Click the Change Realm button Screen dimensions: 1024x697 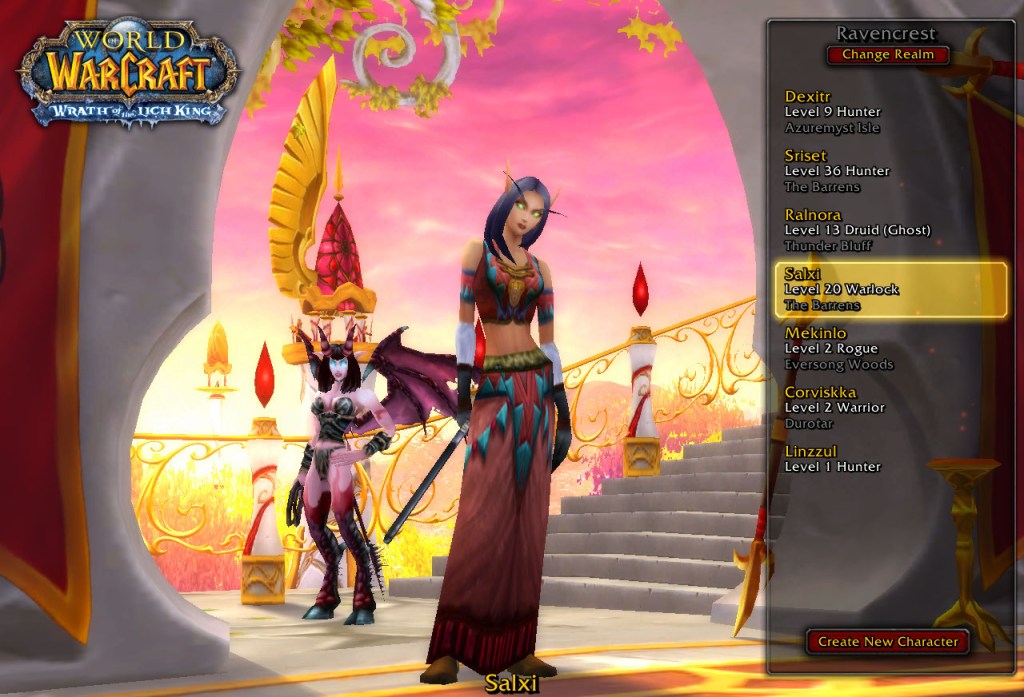point(887,55)
